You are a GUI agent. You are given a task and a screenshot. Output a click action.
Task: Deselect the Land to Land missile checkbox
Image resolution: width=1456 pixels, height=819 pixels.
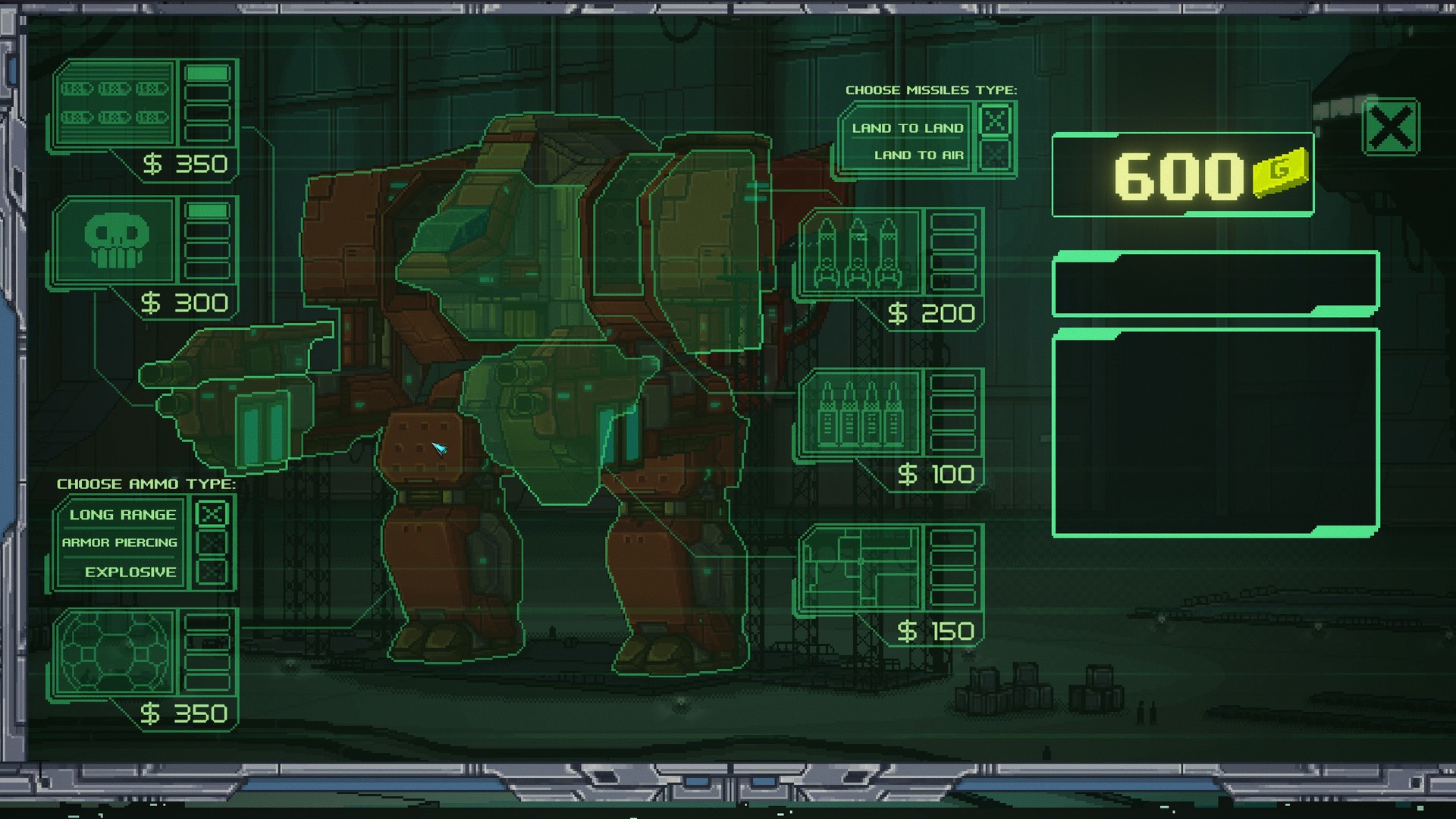coord(994,119)
